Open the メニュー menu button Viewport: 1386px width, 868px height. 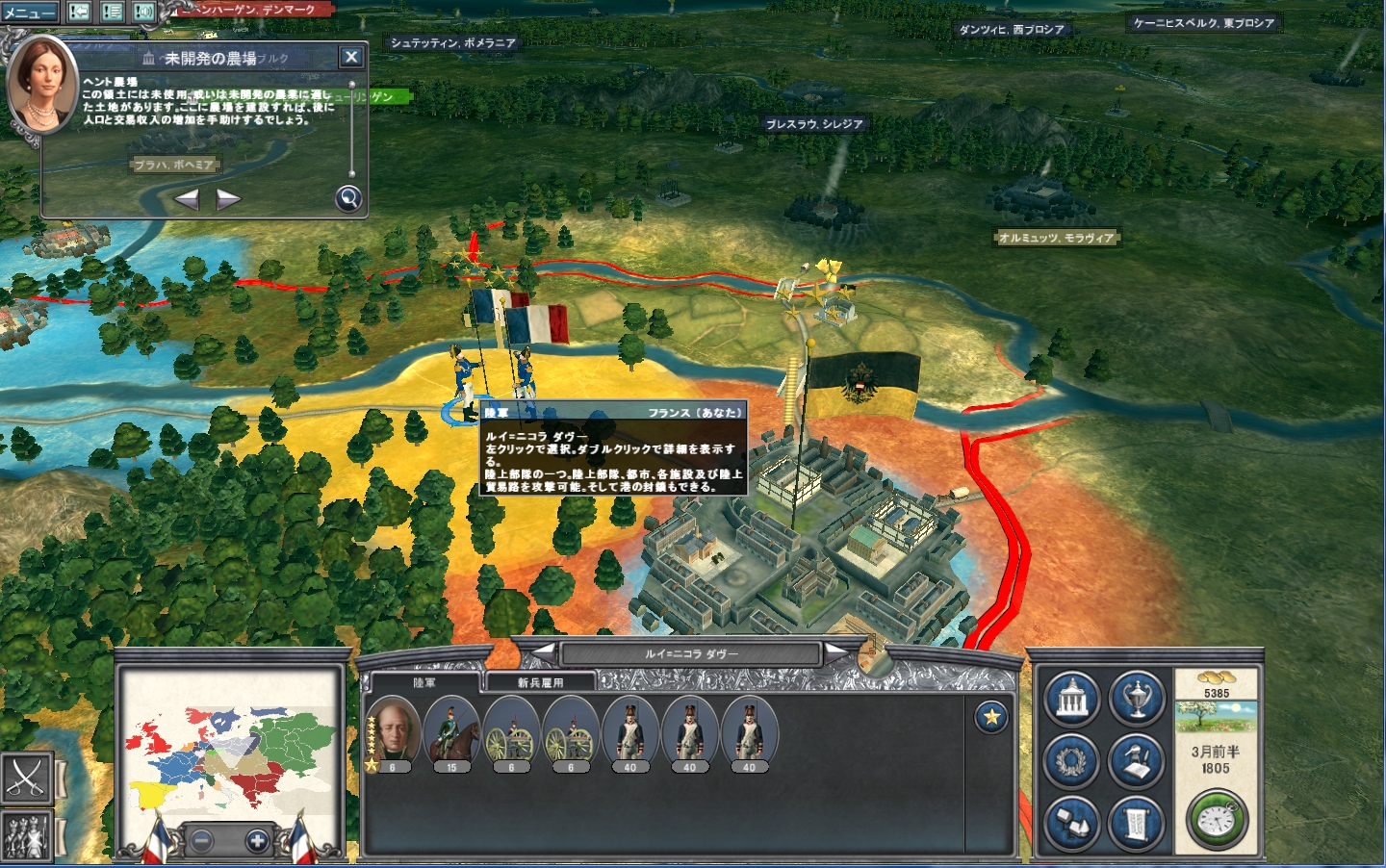[29, 13]
